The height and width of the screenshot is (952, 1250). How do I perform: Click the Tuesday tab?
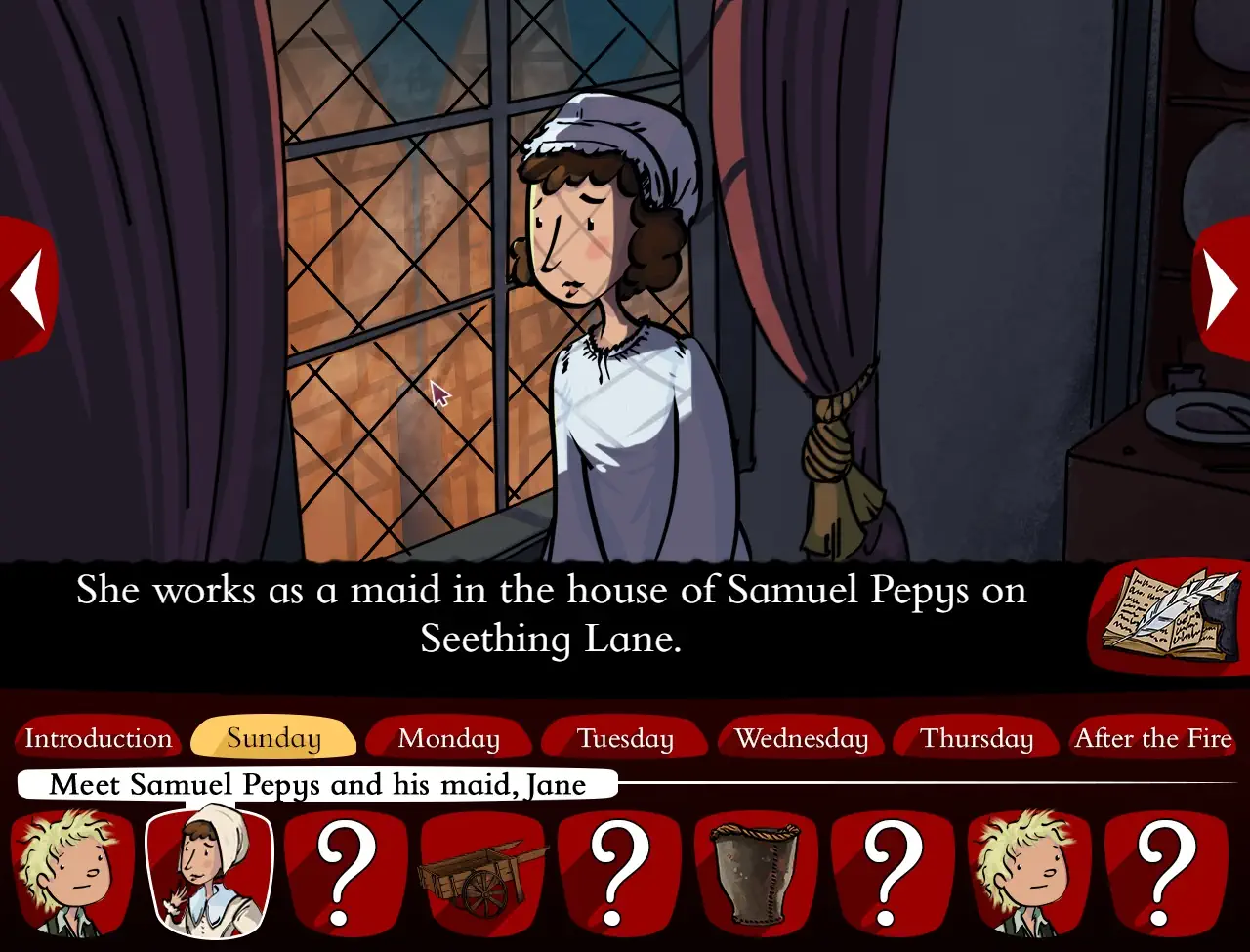(x=625, y=739)
